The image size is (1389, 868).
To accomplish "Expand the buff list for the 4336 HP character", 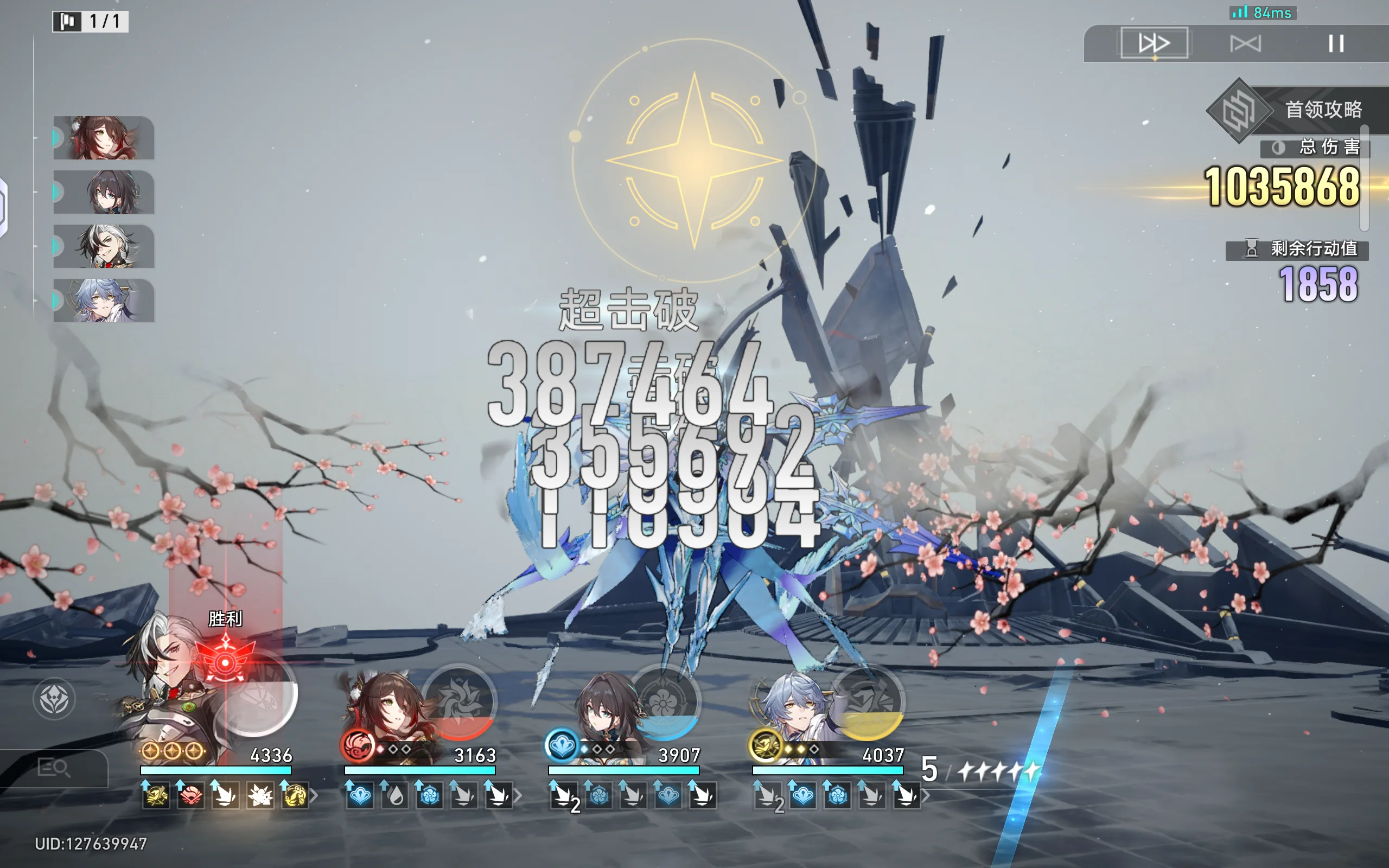I will click(314, 796).
